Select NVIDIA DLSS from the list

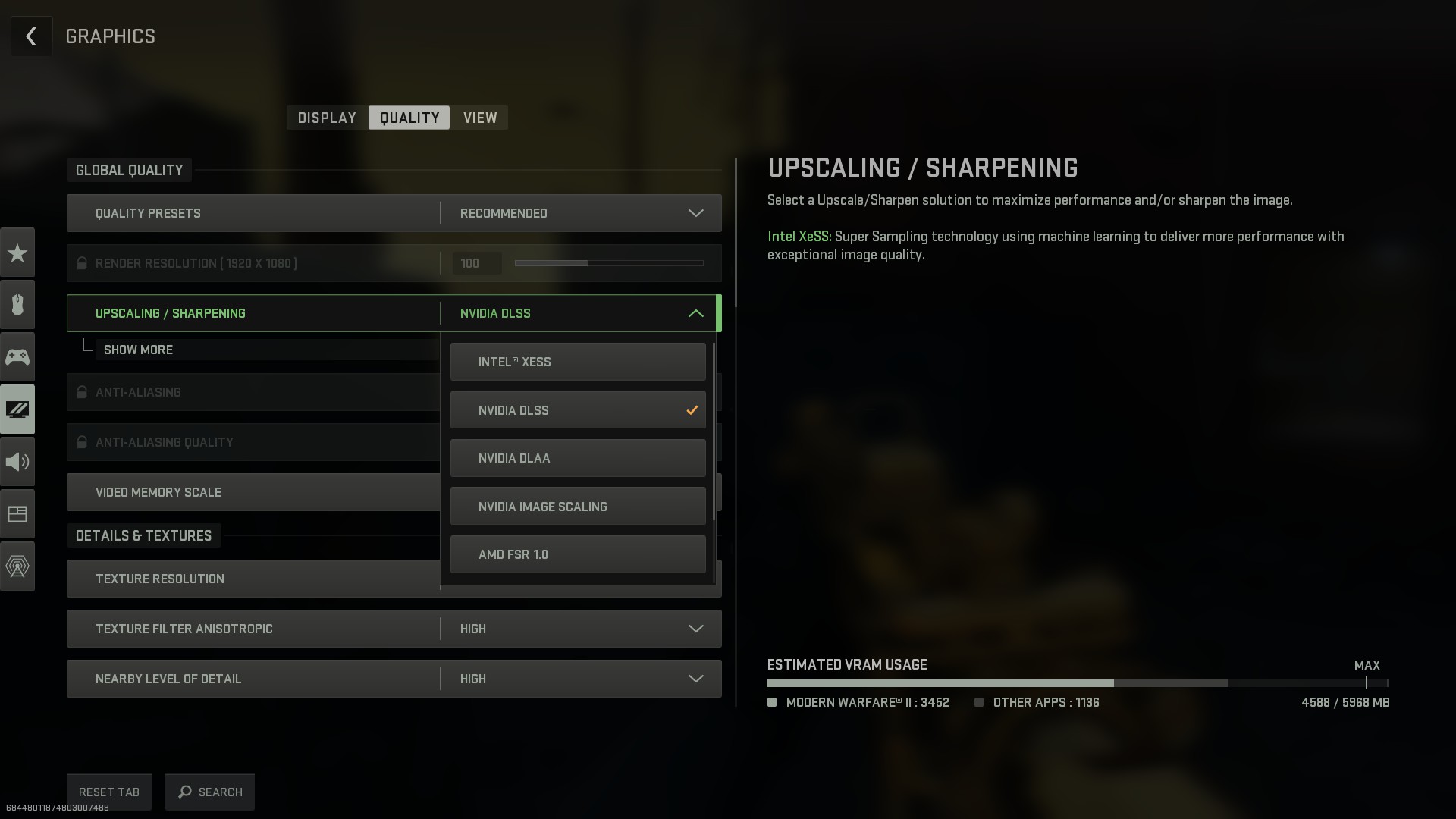(577, 410)
